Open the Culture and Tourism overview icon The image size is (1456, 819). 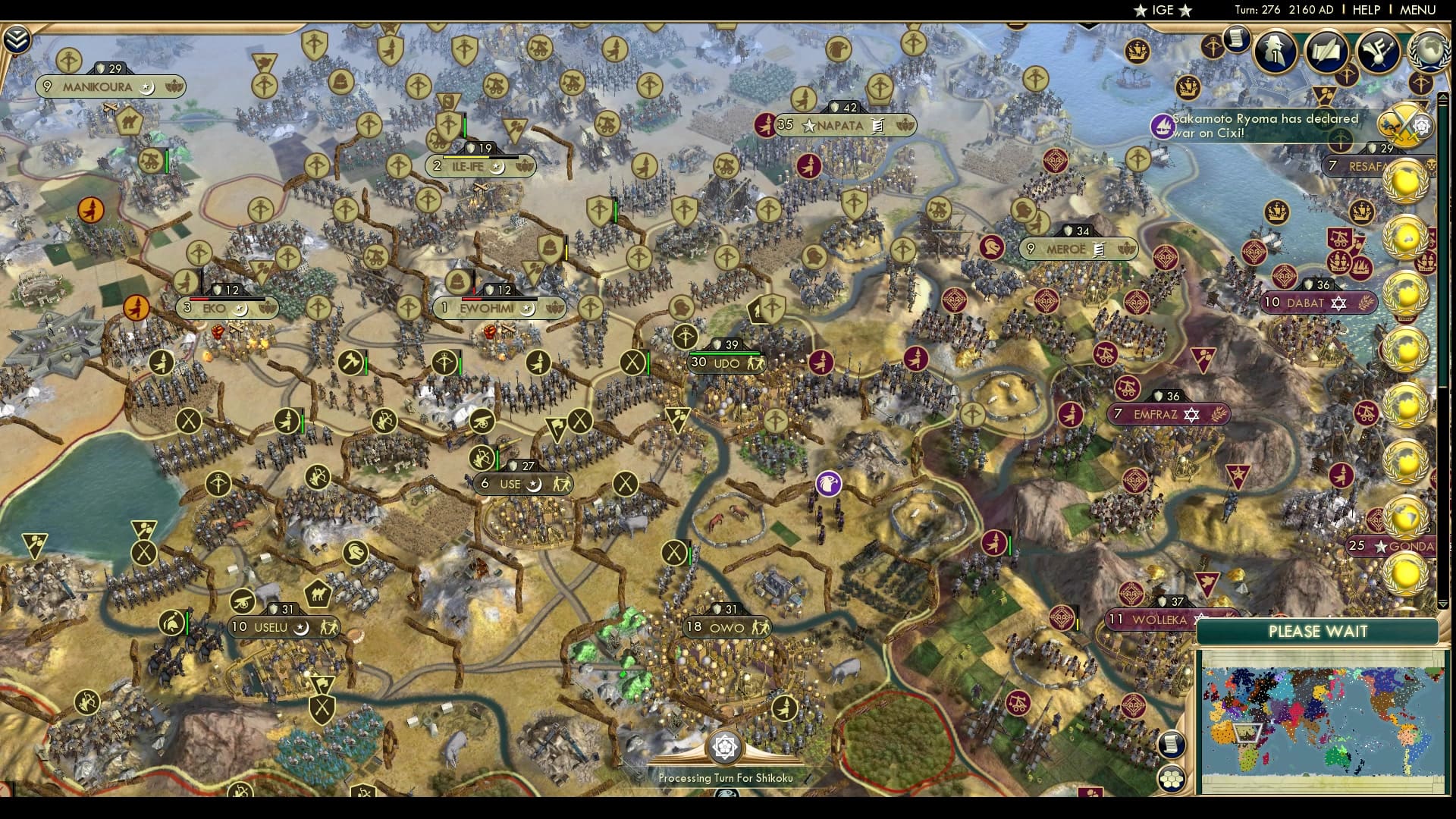tap(1376, 52)
